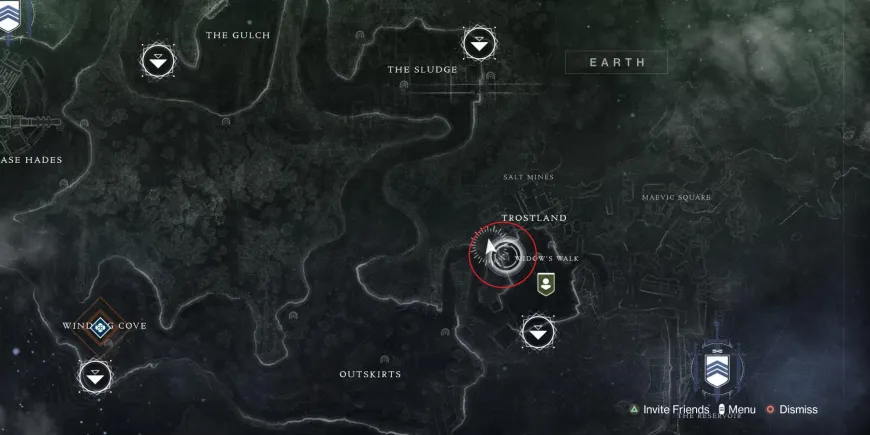Open the blue diamond activity at Winding Cove
870x435 pixels.
pyautogui.click(x=100, y=325)
